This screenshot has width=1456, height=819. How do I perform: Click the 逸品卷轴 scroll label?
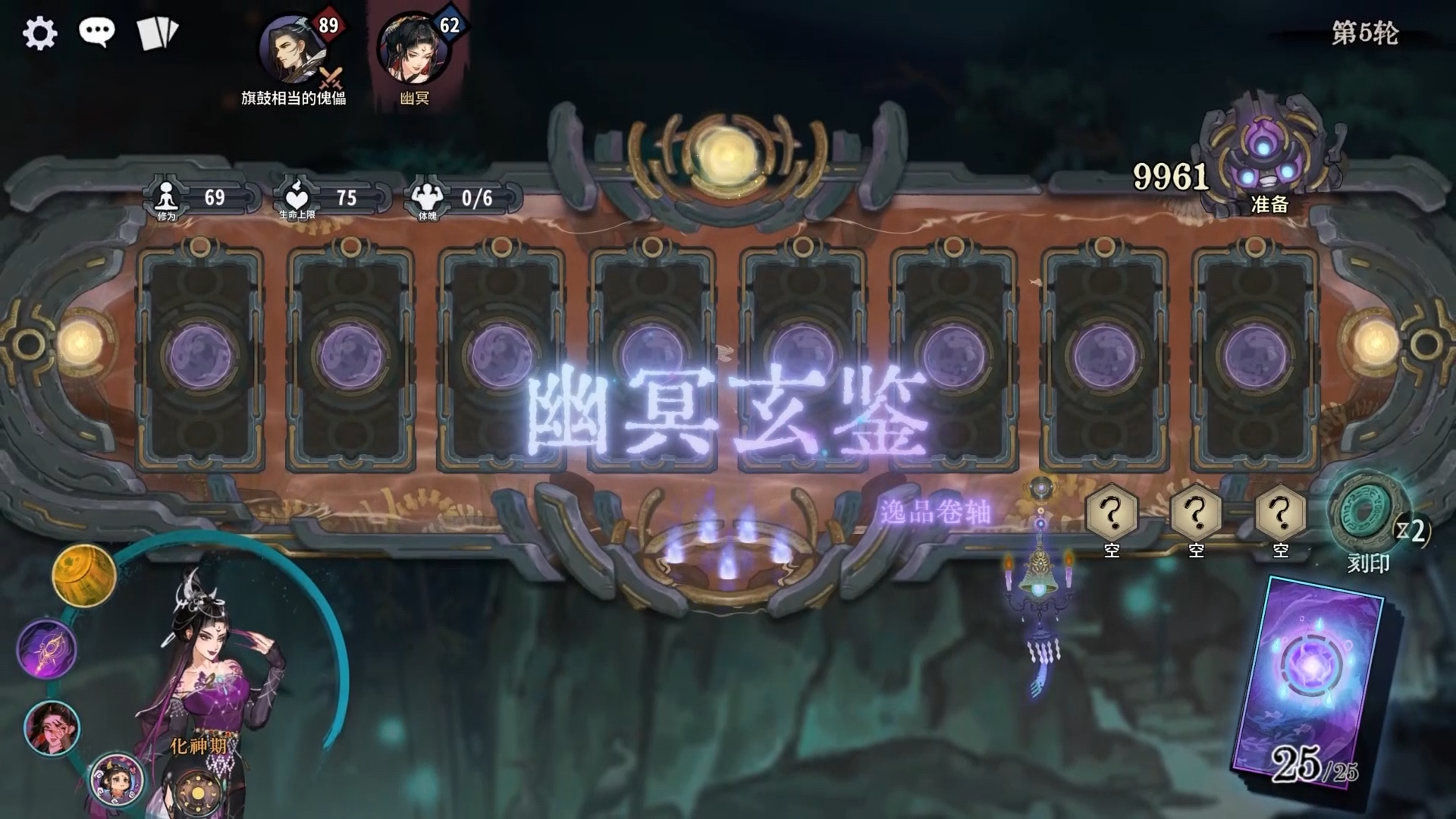point(934,512)
